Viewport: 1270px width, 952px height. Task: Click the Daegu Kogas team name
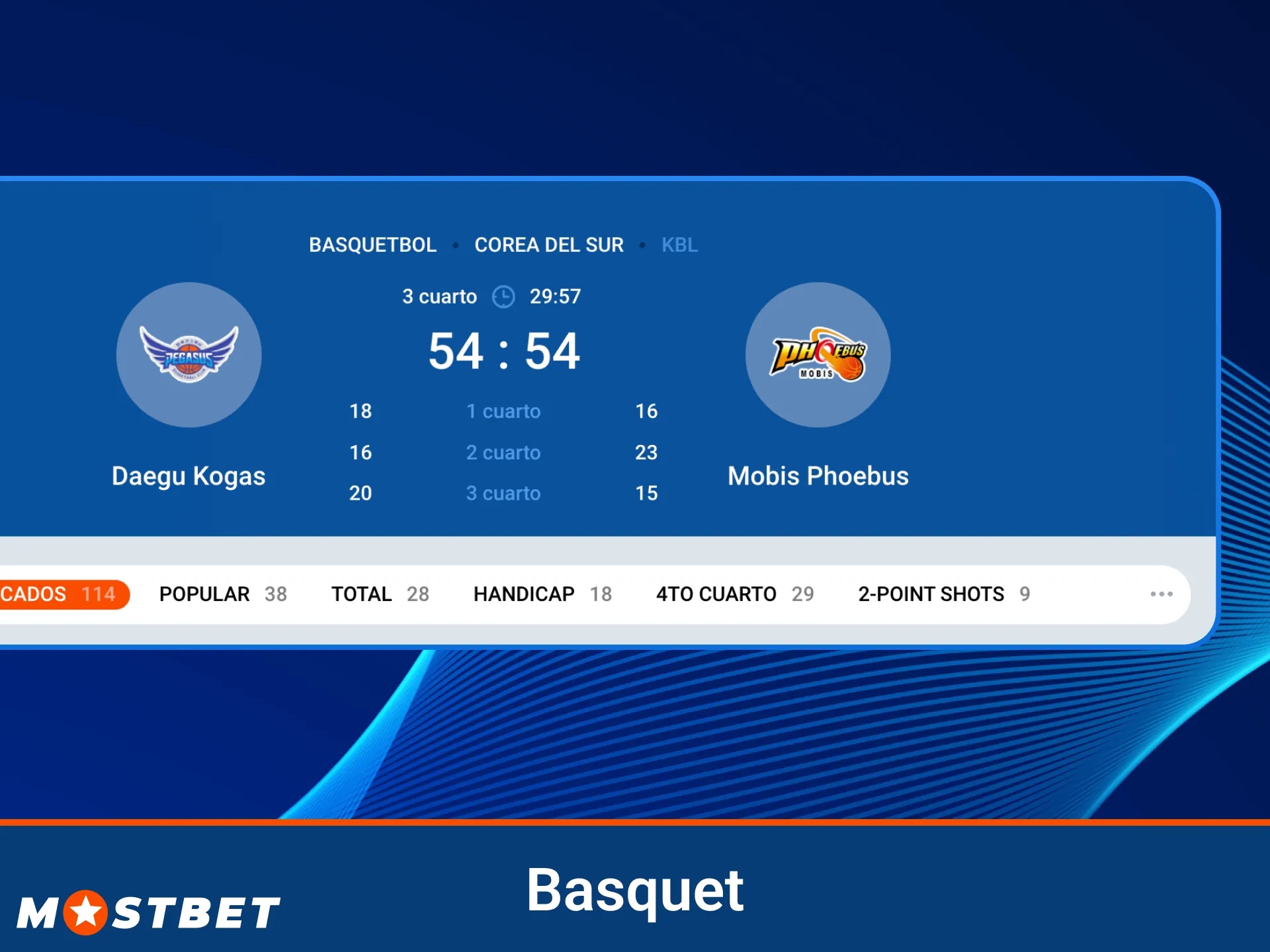(189, 475)
